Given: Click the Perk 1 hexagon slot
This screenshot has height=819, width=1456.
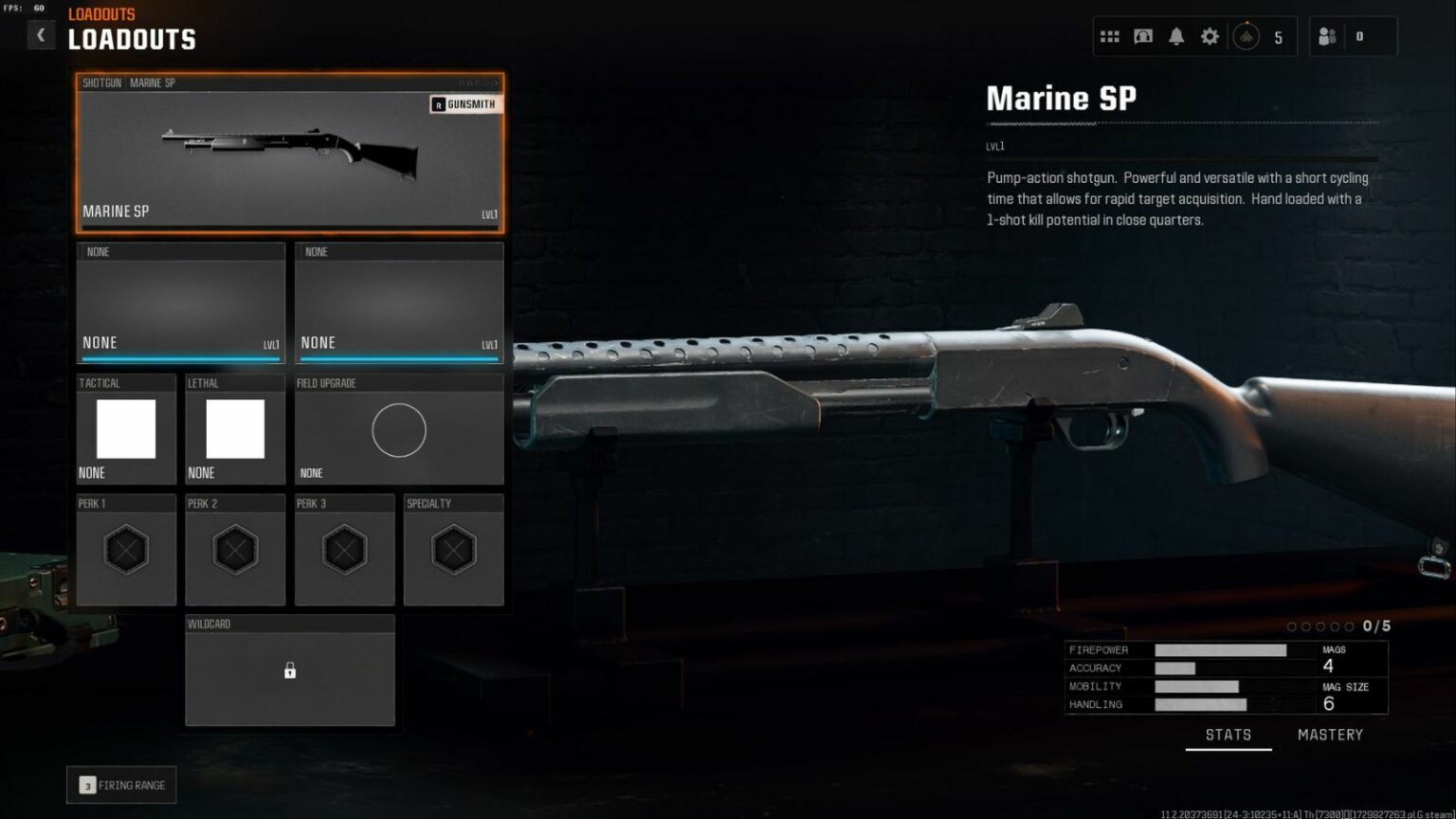Looking at the screenshot, I should pyautogui.click(x=126, y=550).
